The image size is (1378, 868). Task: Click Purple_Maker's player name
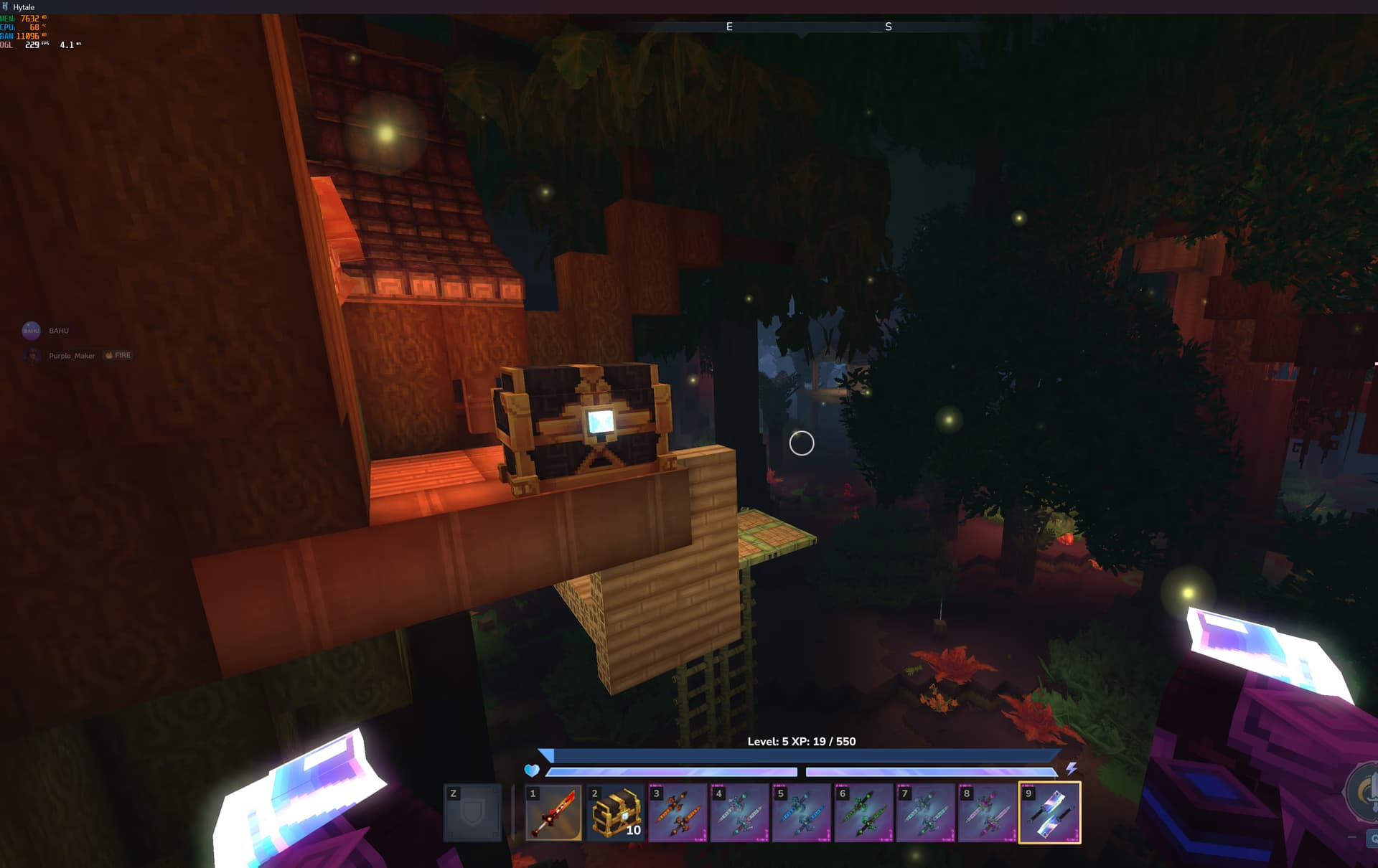72,355
